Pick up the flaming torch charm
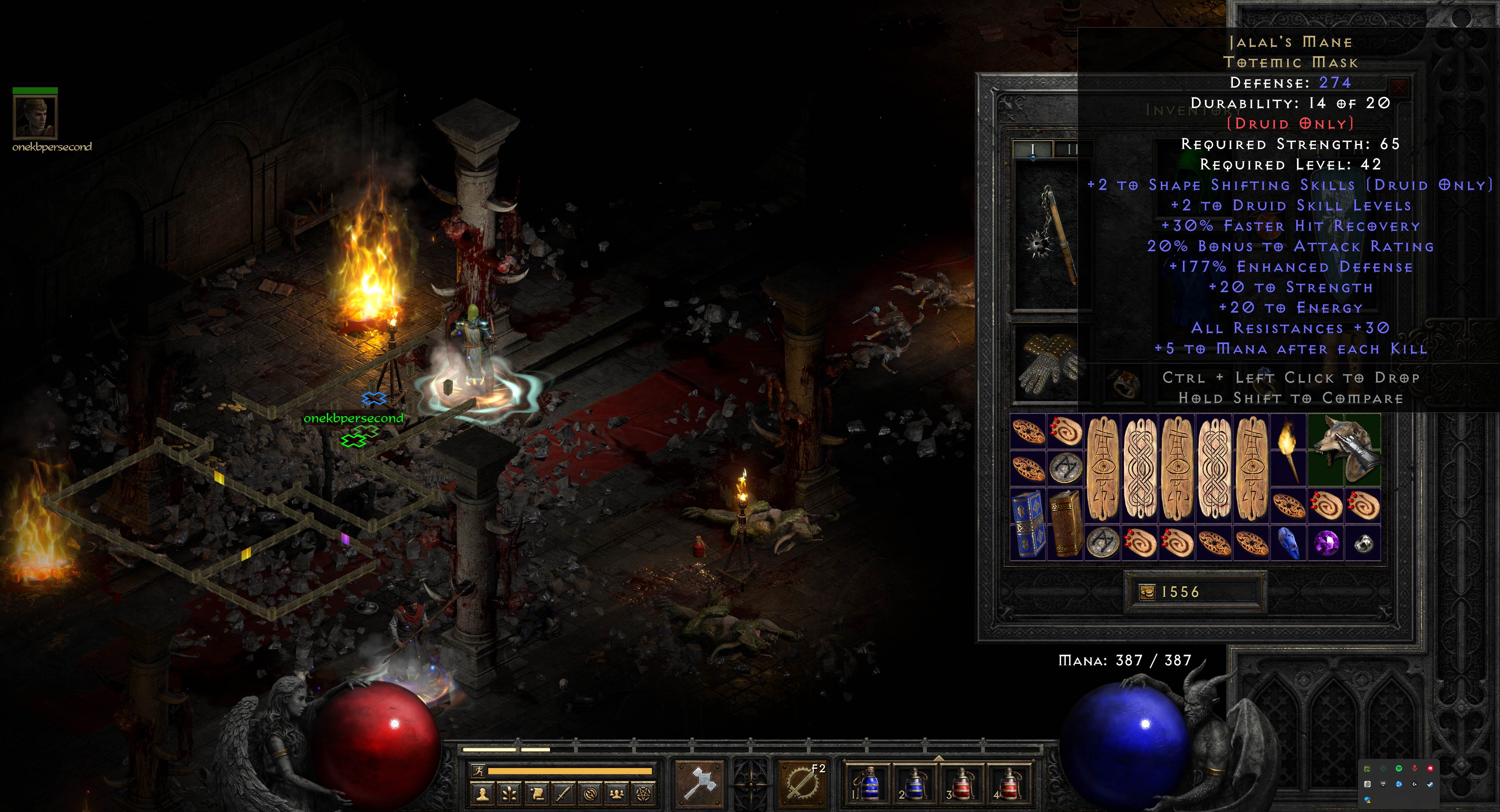1500x812 pixels. 1288,449
